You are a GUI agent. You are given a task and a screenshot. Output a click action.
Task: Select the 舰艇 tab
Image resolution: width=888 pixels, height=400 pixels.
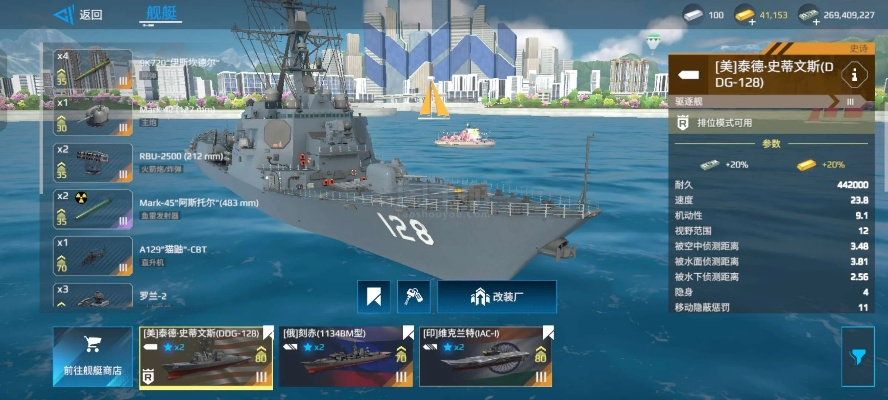pos(159,14)
